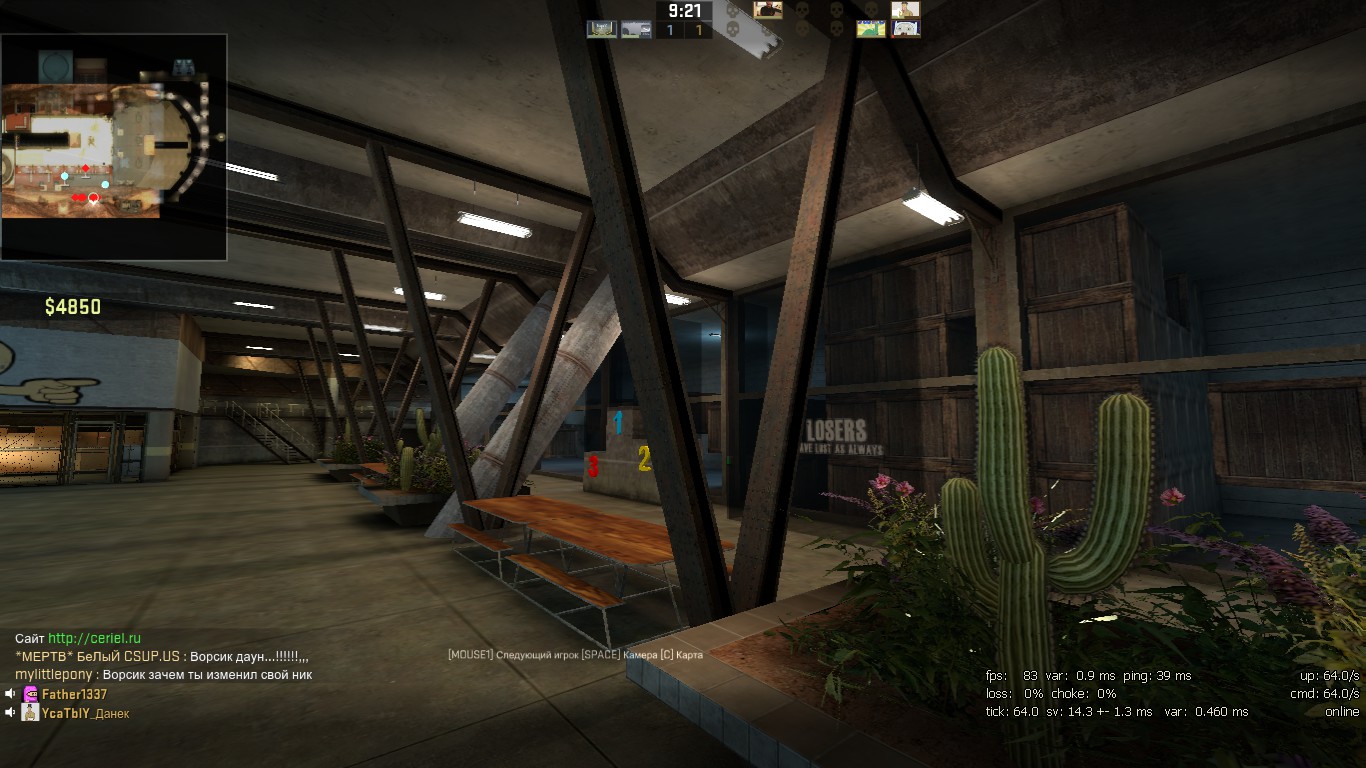The height and width of the screenshot is (768, 1366).
Task: Select the green dinosaur player avatar
Action: pos(870,29)
